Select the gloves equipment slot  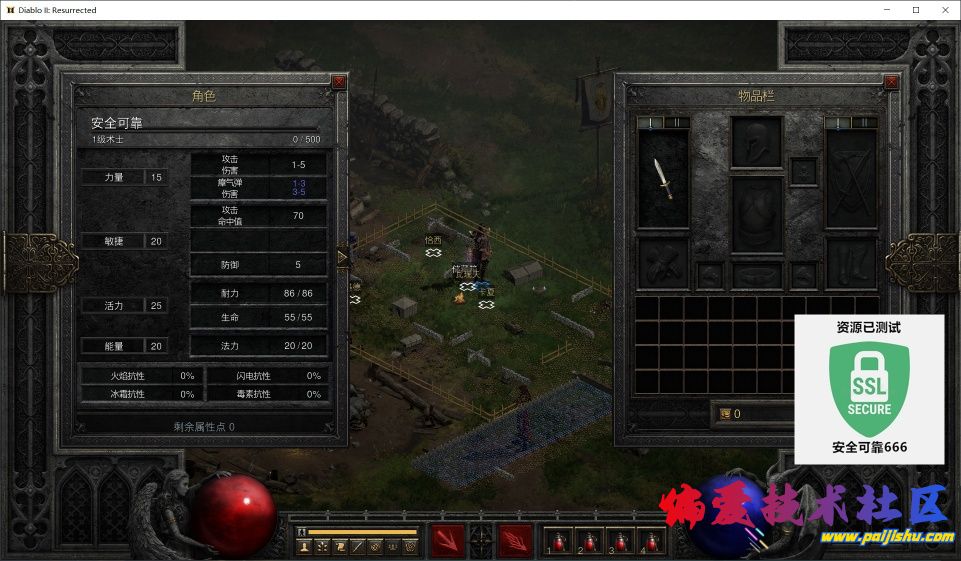[x=663, y=262]
